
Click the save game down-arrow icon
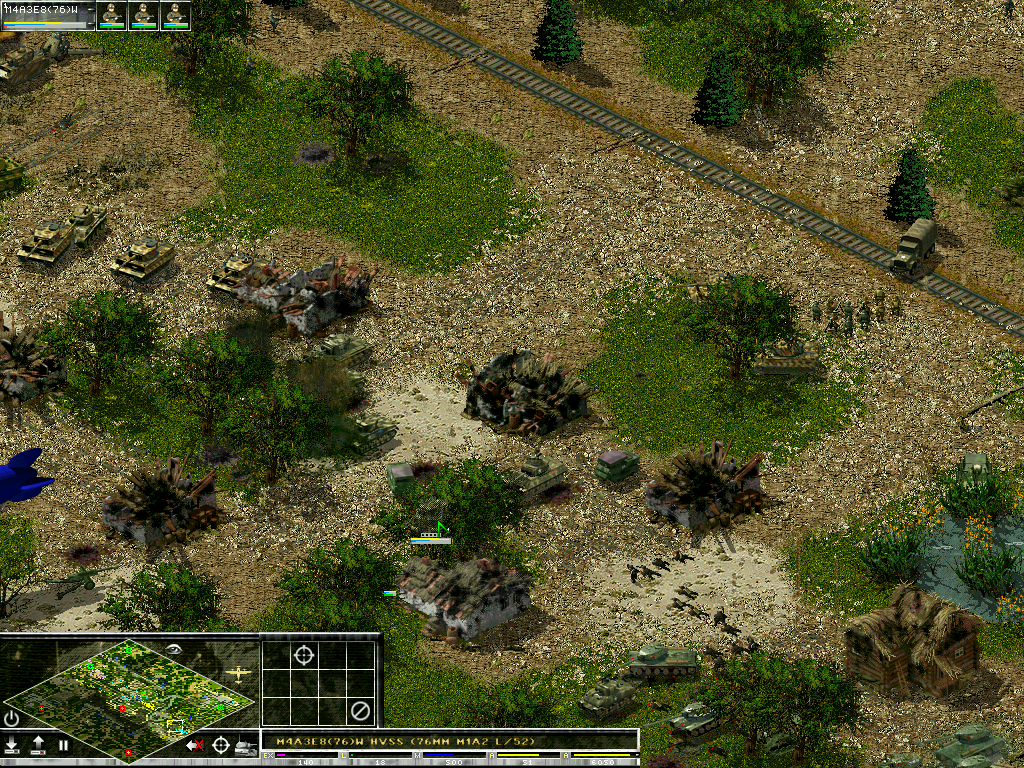12,745
